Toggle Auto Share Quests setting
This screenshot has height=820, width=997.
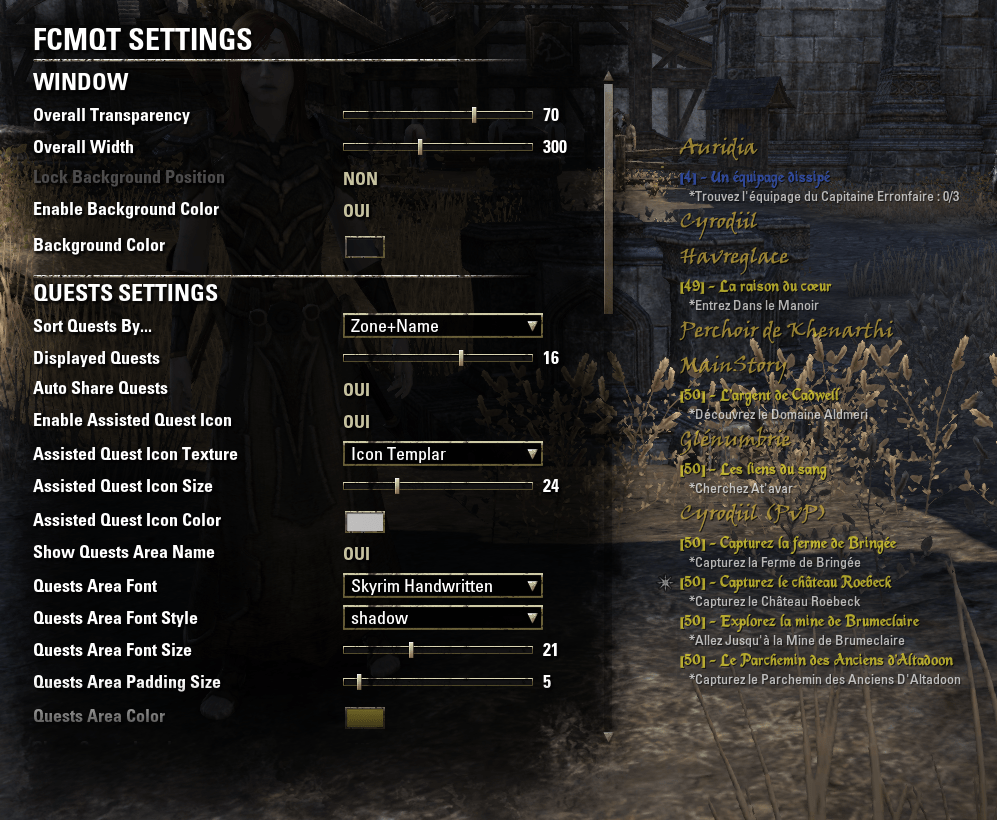tap(357, 390)
